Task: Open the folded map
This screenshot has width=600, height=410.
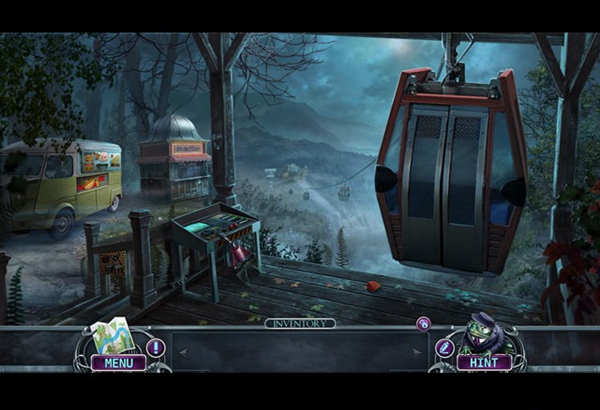Action: (x=112, y=336)
